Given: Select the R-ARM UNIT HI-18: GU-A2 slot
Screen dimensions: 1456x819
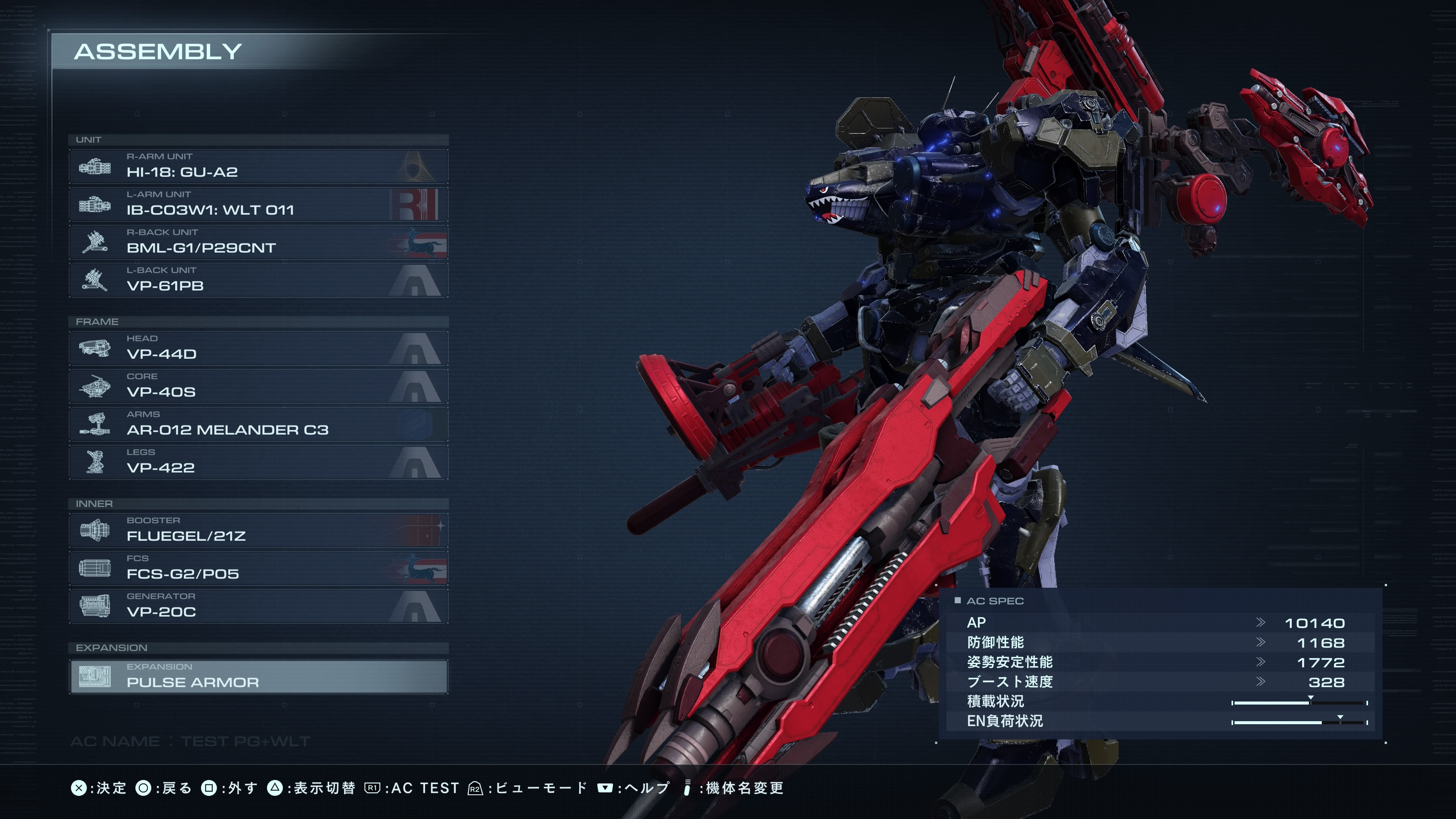Looking at the screenshot, I should click(258, 166).
